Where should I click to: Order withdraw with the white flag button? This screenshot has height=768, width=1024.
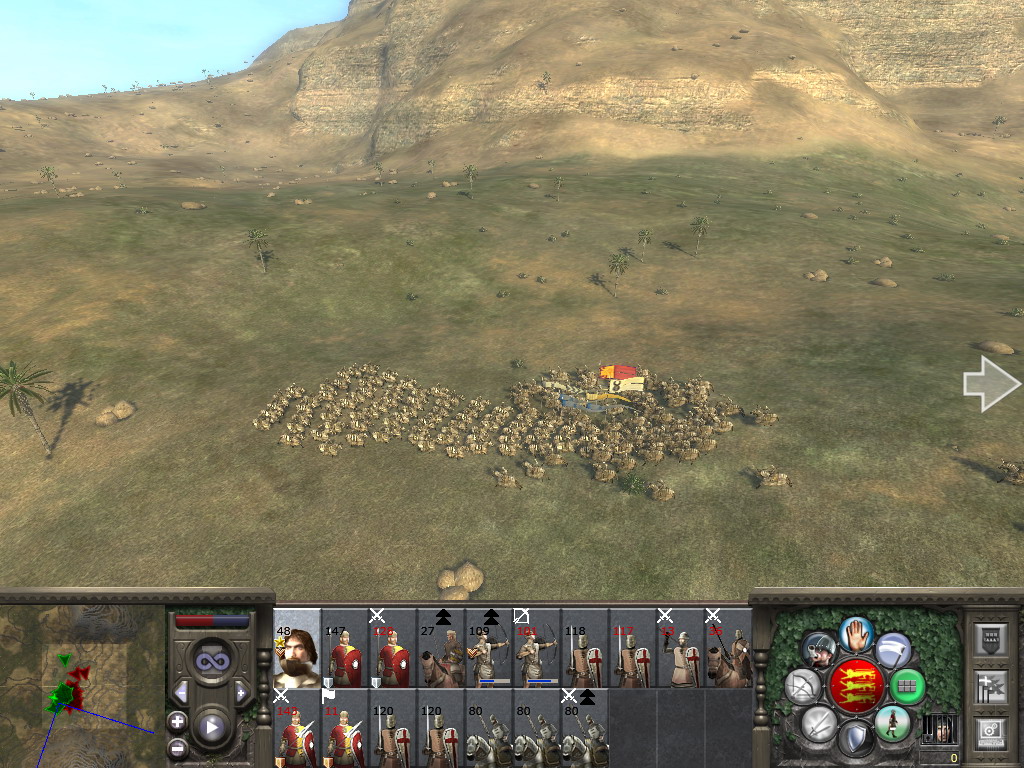(893, 650)
